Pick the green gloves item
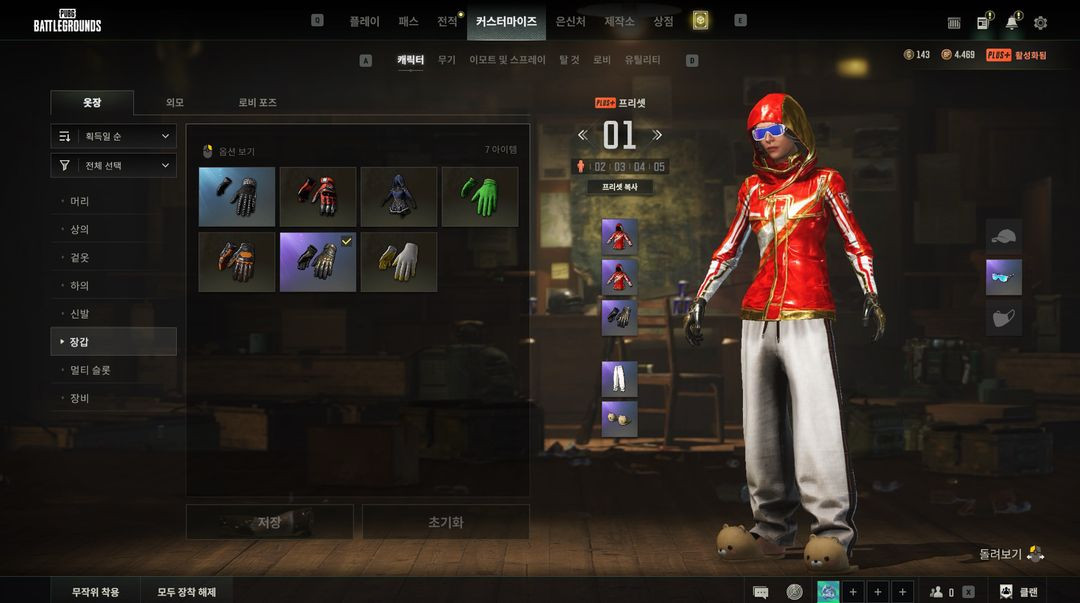The width and height of the screenshot is (1080, 603). tap(480, 196)
